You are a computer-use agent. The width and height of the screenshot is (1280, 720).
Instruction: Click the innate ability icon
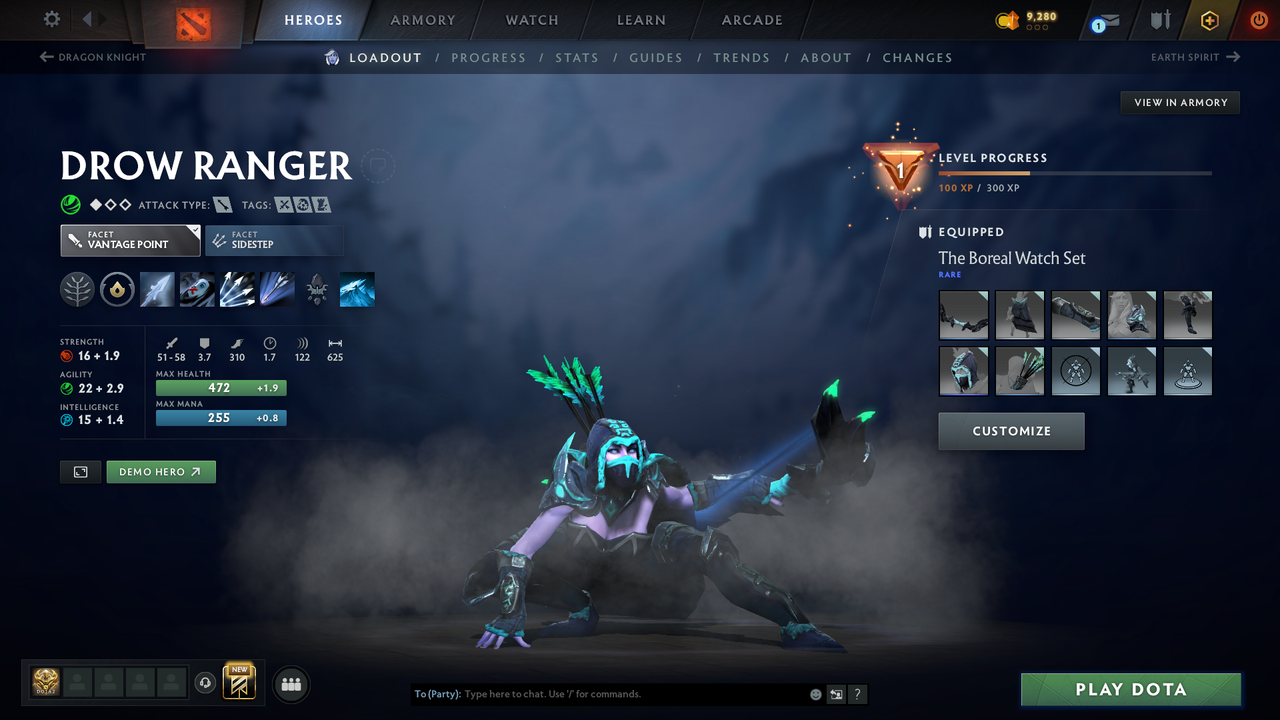tap(117, 289)
